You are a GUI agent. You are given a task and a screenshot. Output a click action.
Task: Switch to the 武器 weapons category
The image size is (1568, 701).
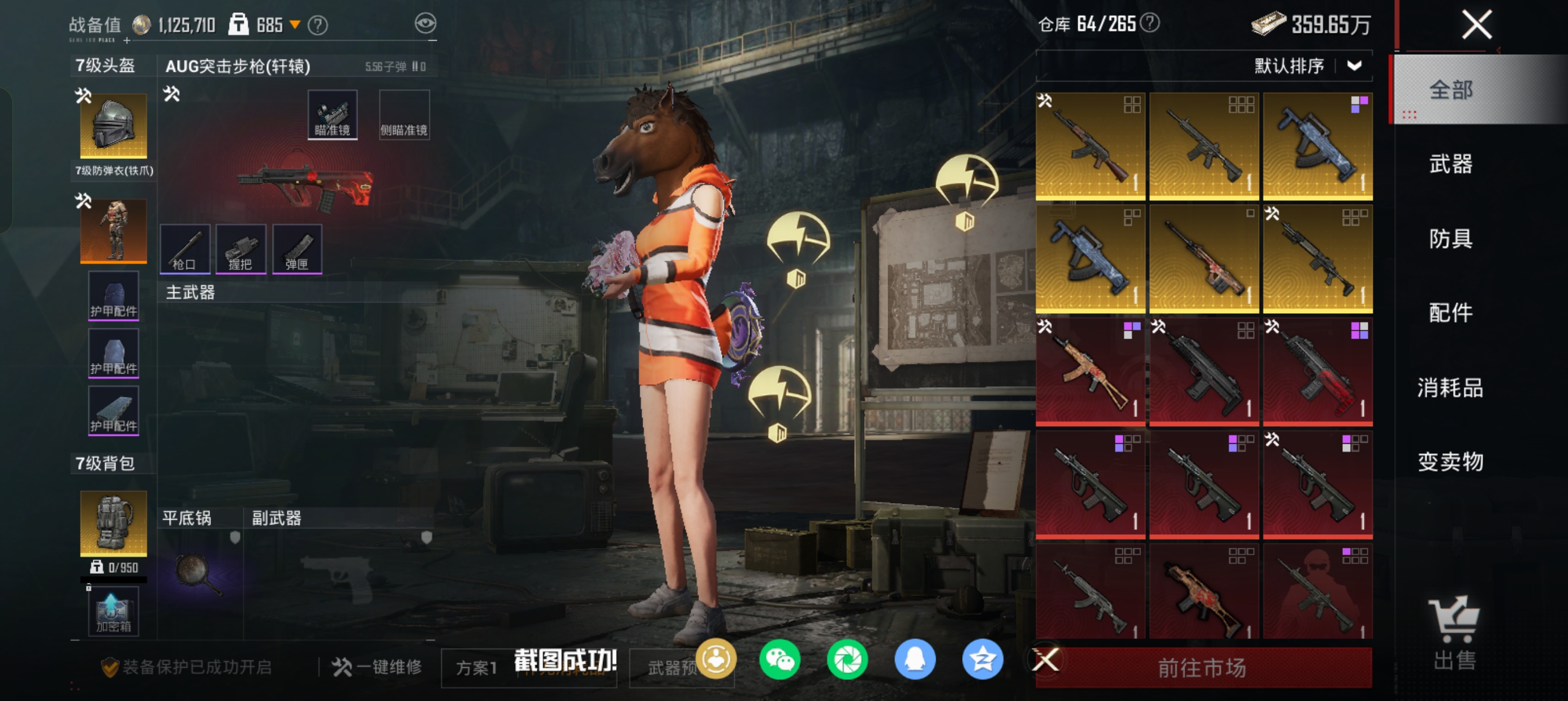pos(1450,165)
